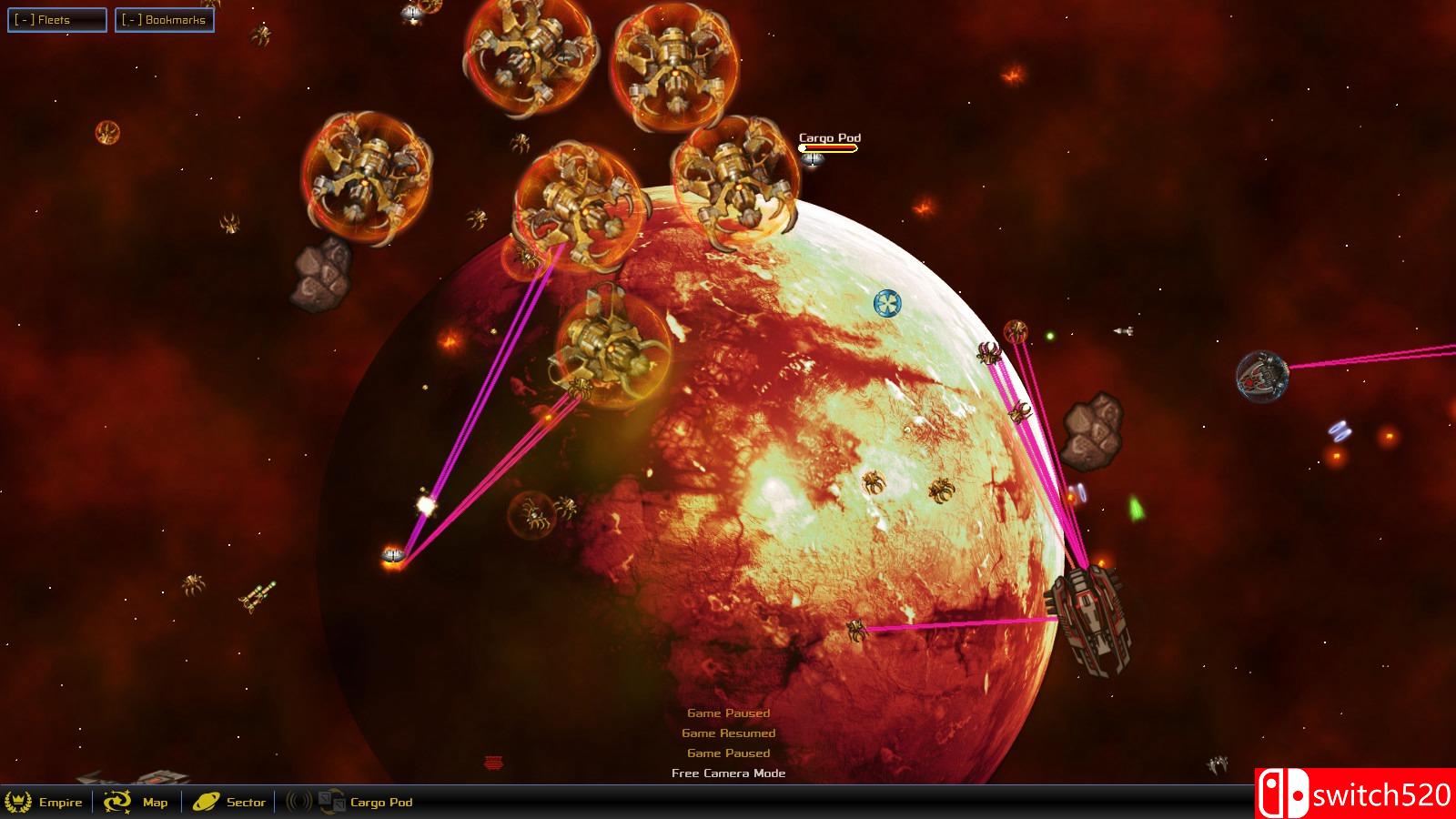
Task: Click the asteroid cluster right of the planet
Action: [1090, 428]
